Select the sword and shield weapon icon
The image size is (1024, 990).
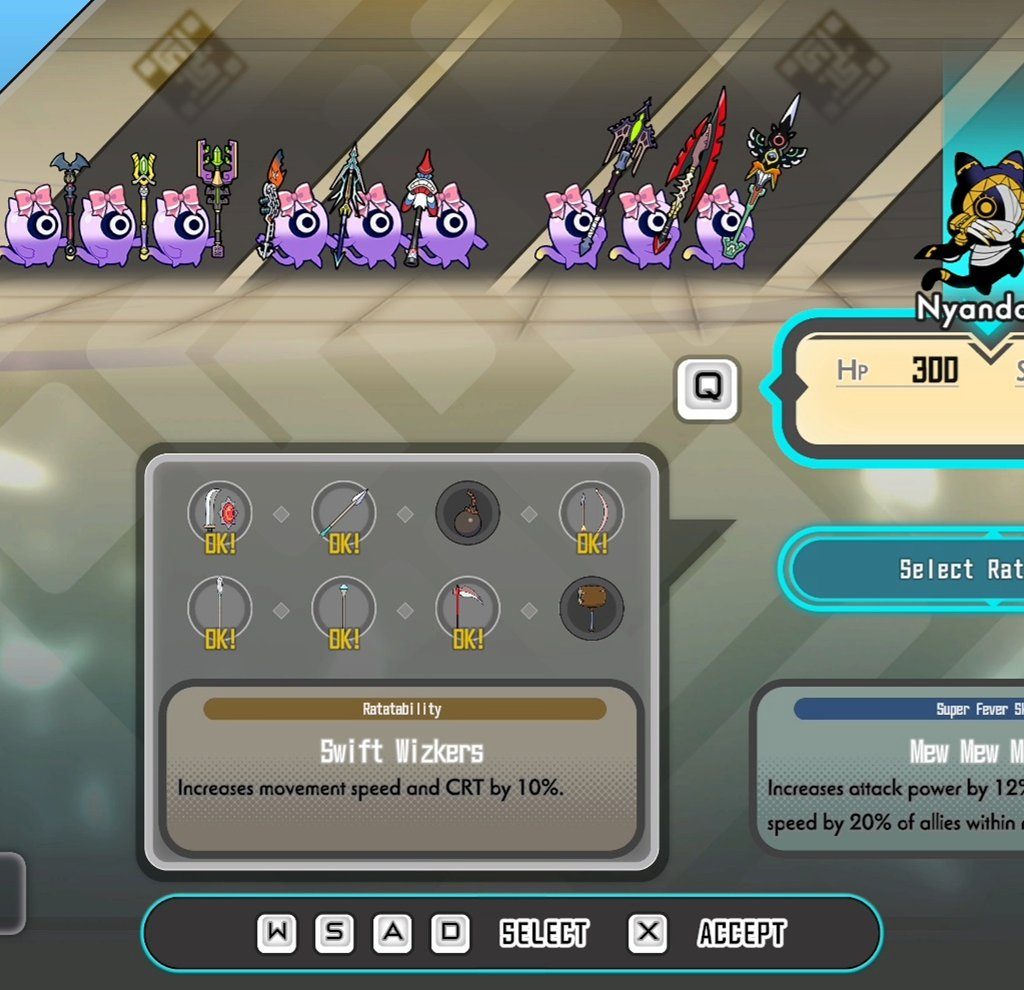click(220, 514)
